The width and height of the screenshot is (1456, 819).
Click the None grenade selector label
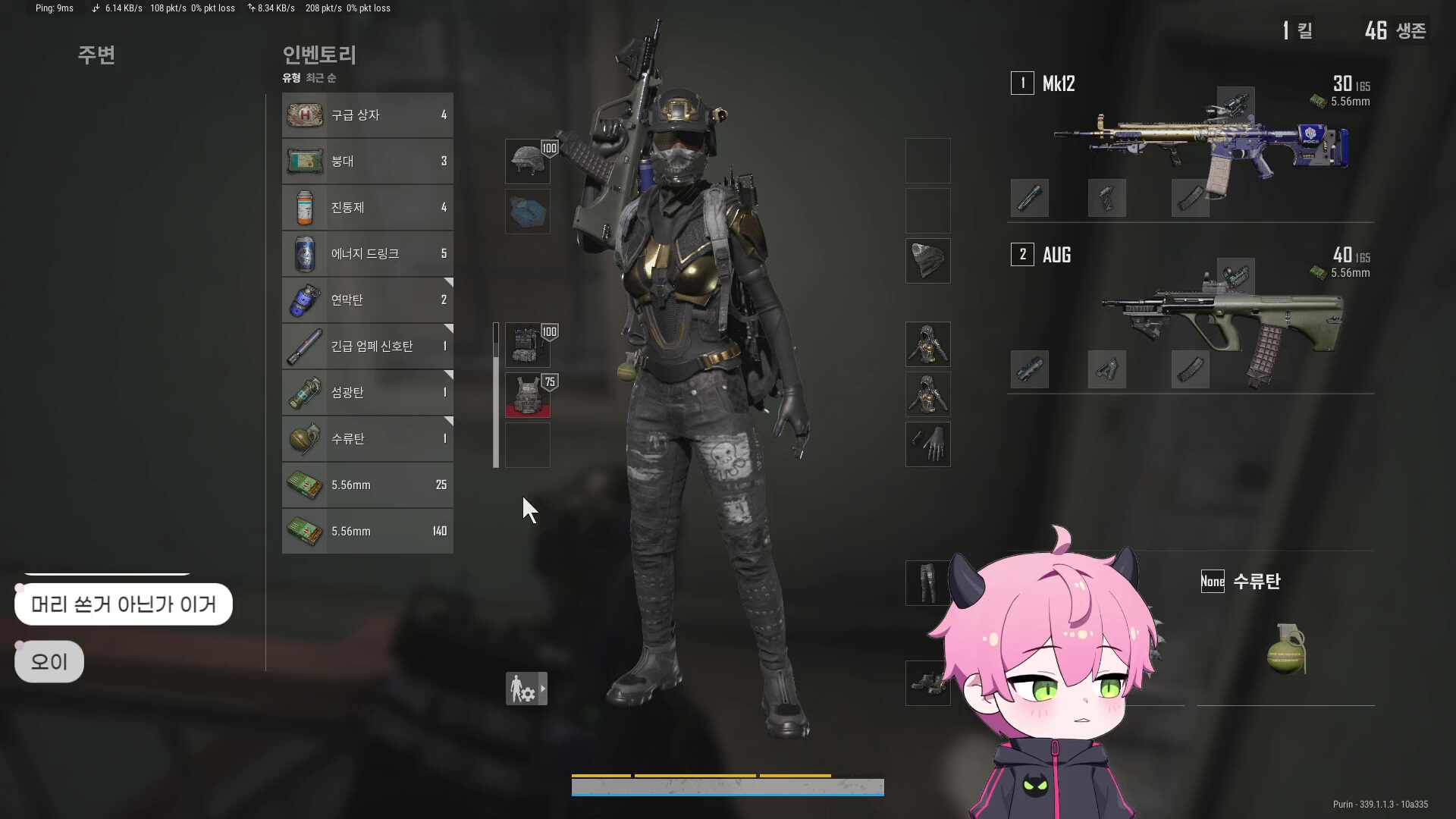click(x=1212, y=581)
